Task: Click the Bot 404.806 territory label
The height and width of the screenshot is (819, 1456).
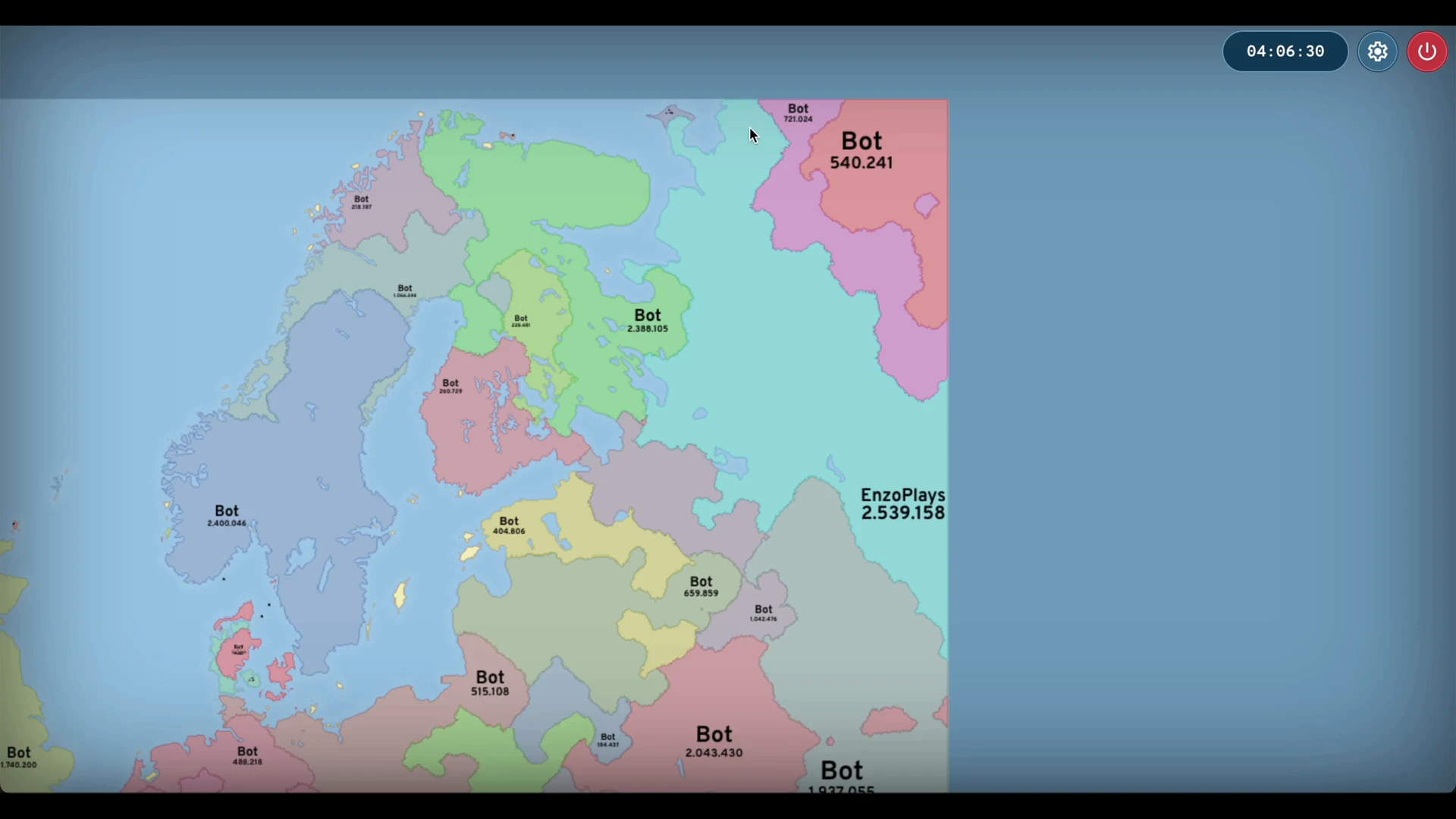Action: pos(509,526)
